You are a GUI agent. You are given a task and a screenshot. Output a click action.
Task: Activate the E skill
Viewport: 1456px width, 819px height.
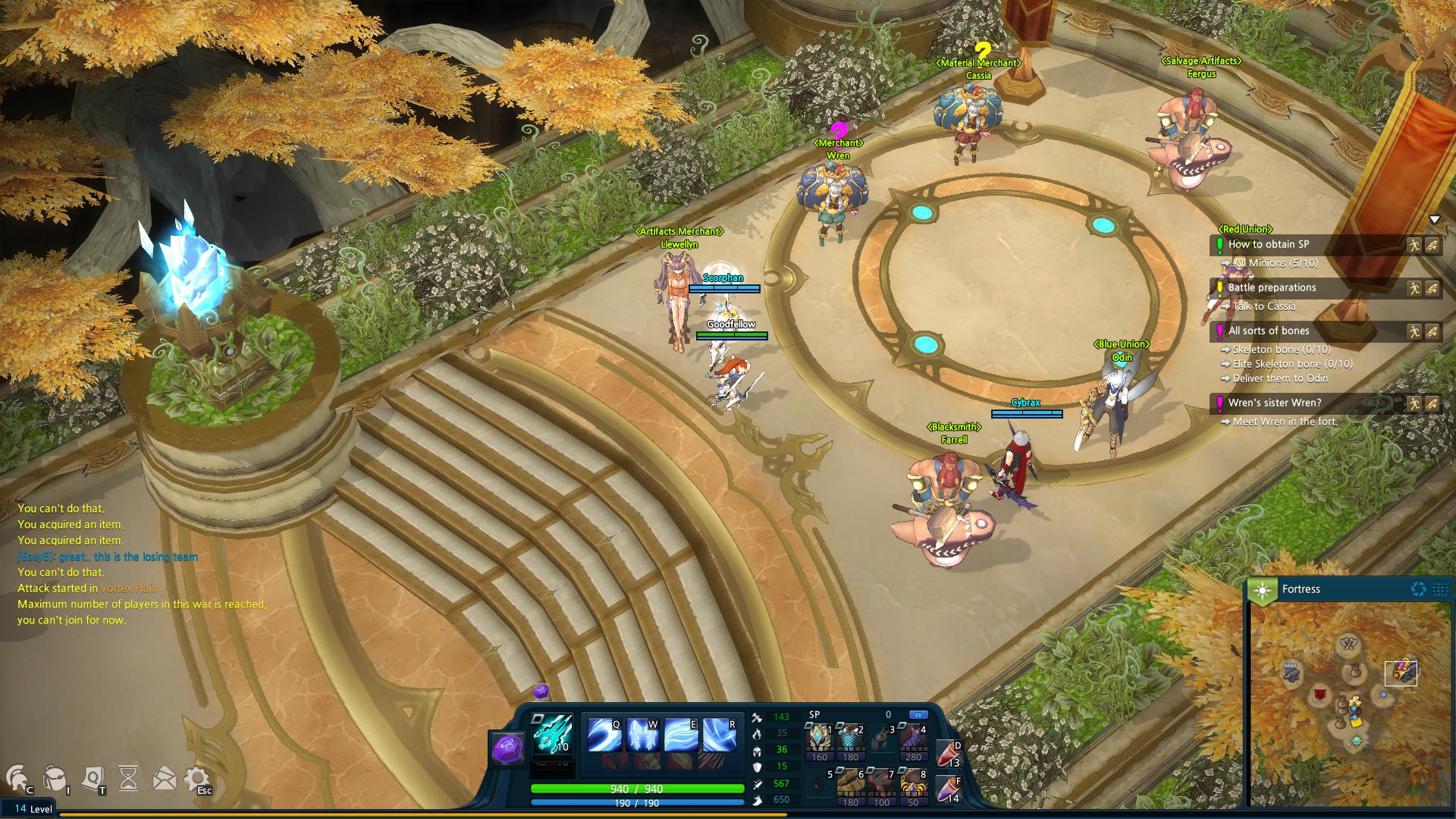pos(680,734)
